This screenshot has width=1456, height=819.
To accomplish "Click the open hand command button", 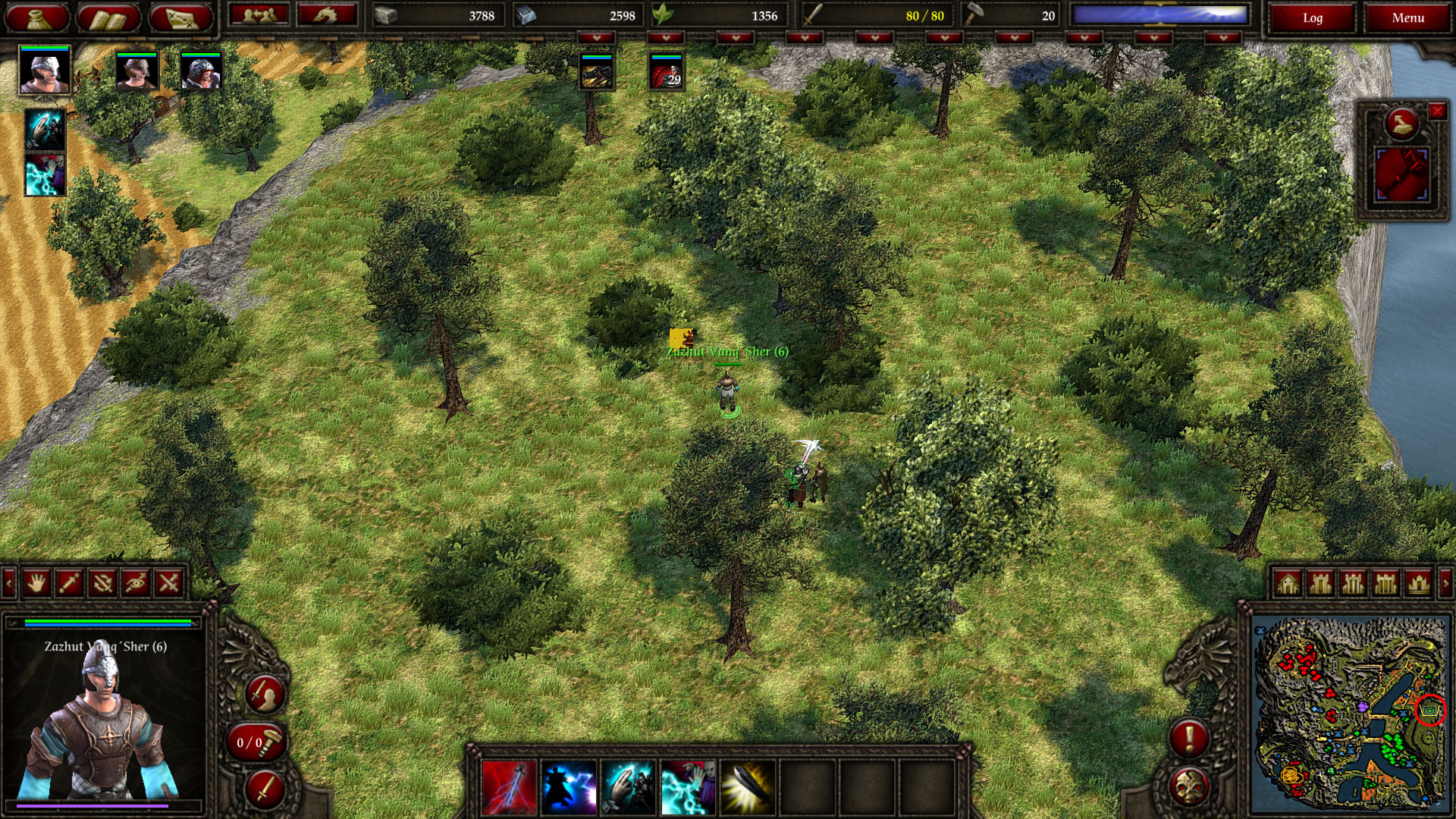I will coord(36,582).
